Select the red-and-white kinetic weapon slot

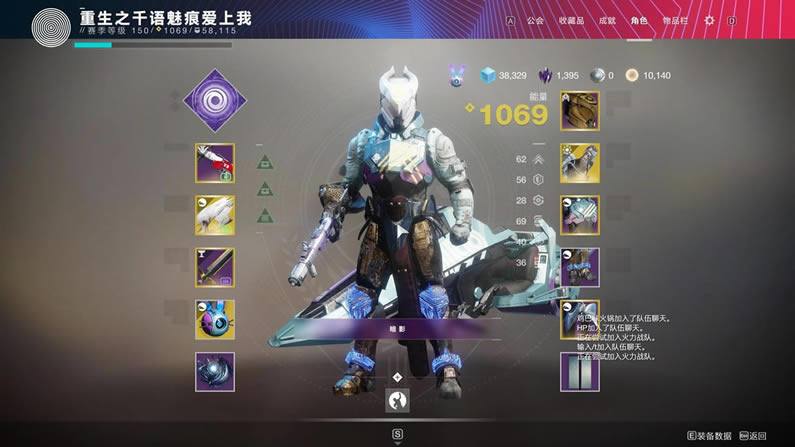click(215, 163)
